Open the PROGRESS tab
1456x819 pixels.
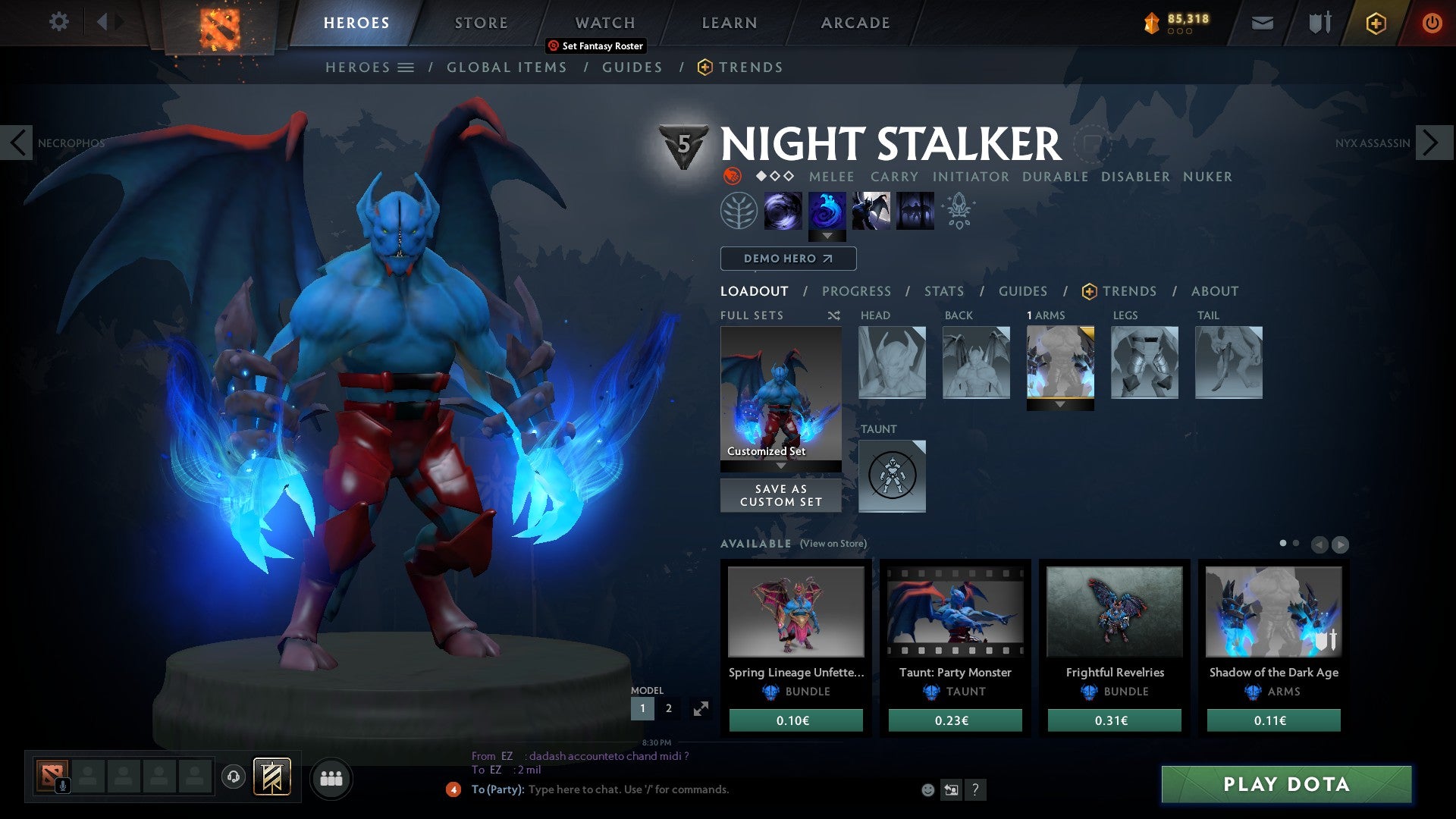pyautogui.click(x=857, y=291)
